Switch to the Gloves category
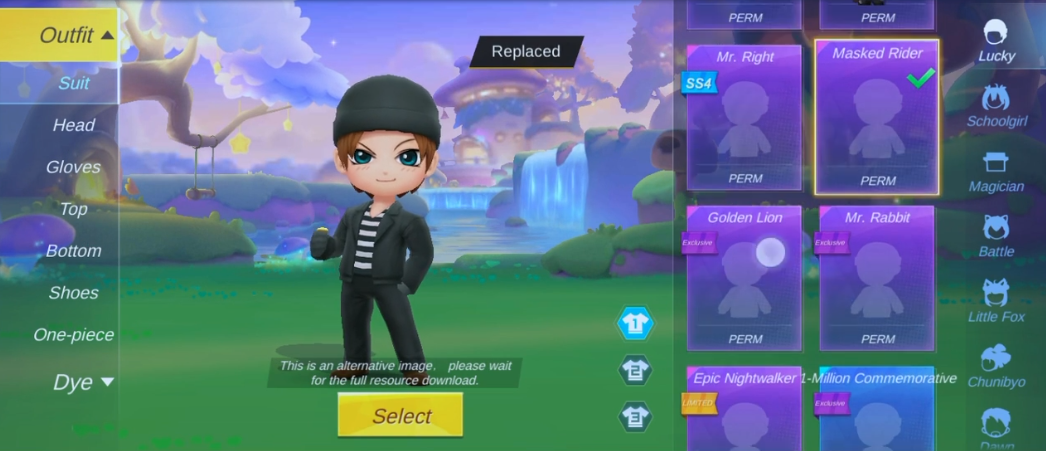 point(73,167)
